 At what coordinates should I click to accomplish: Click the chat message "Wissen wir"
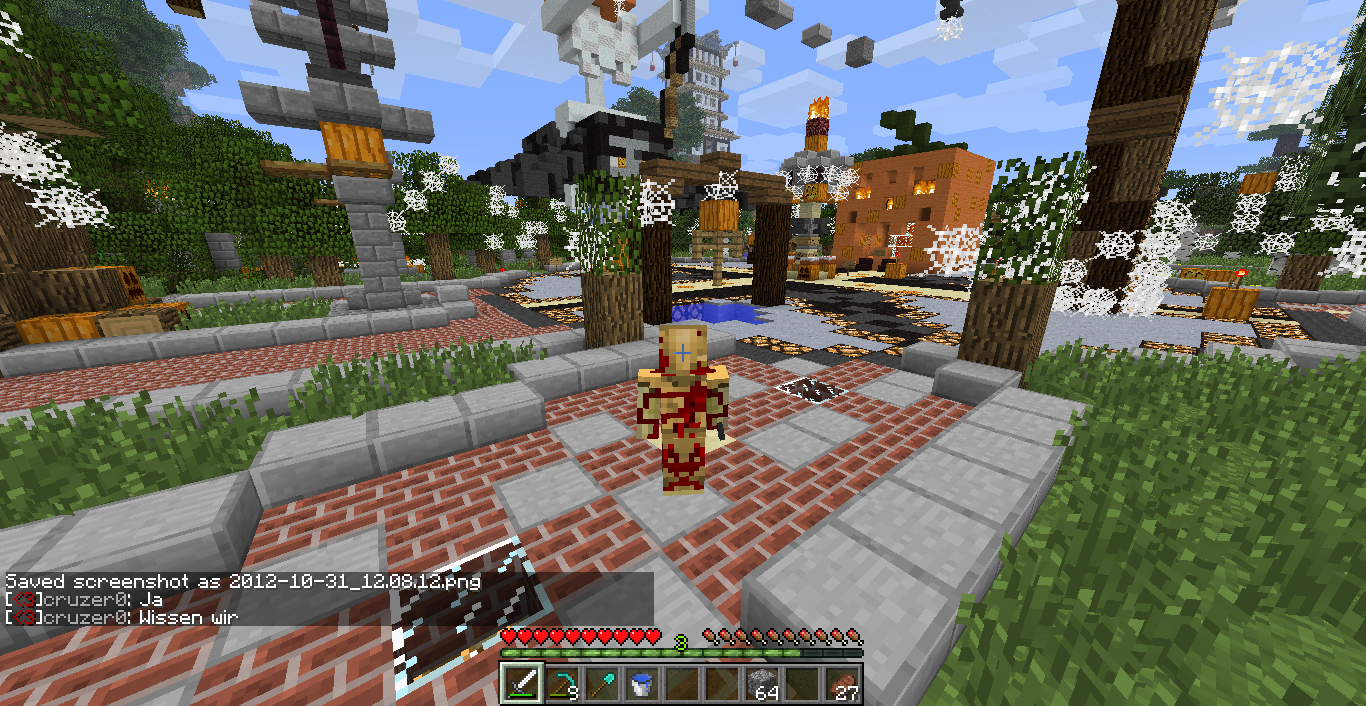pyautogui.click(x=188, y=617)
